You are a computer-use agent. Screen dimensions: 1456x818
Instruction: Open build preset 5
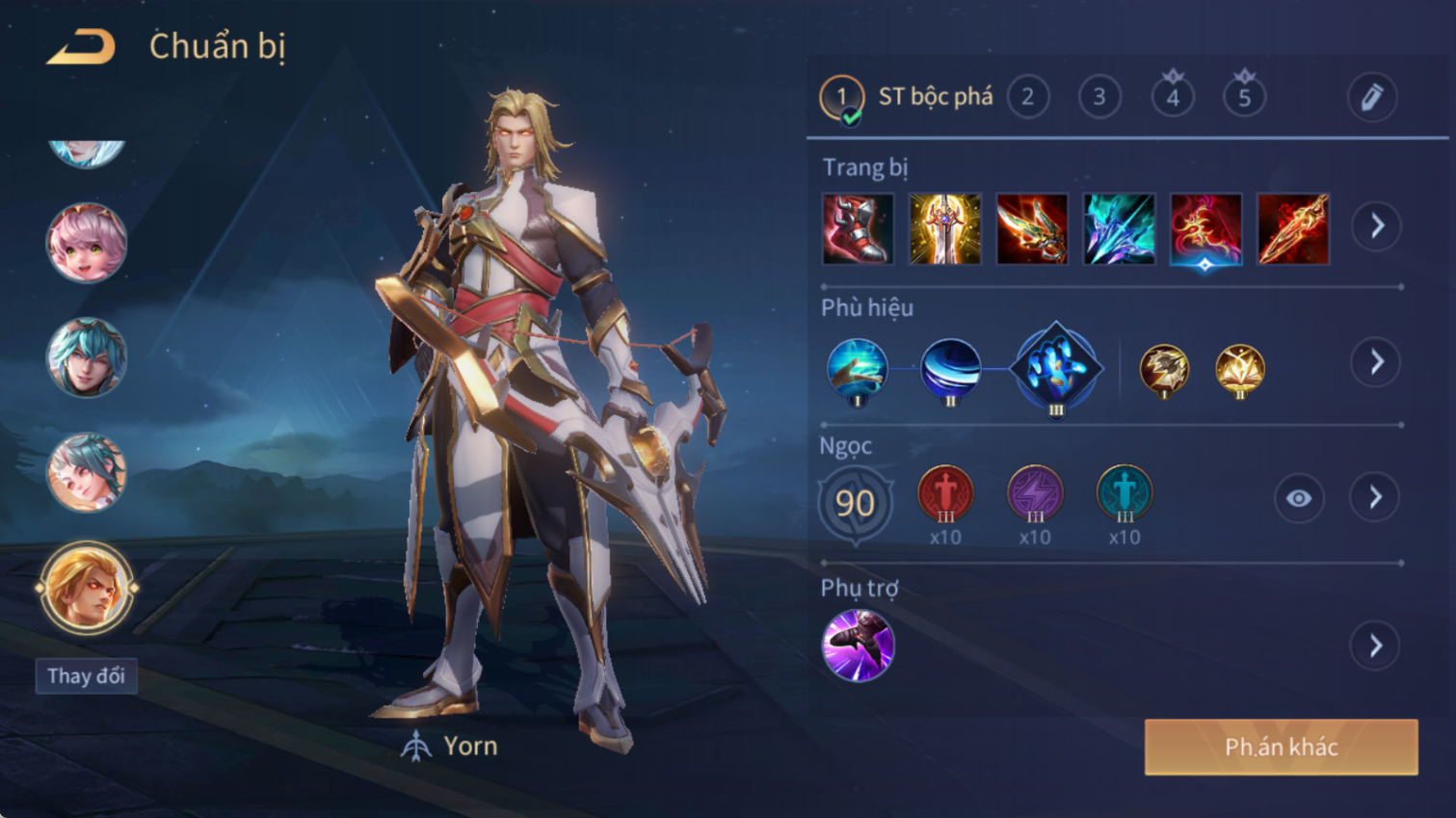1244,97
